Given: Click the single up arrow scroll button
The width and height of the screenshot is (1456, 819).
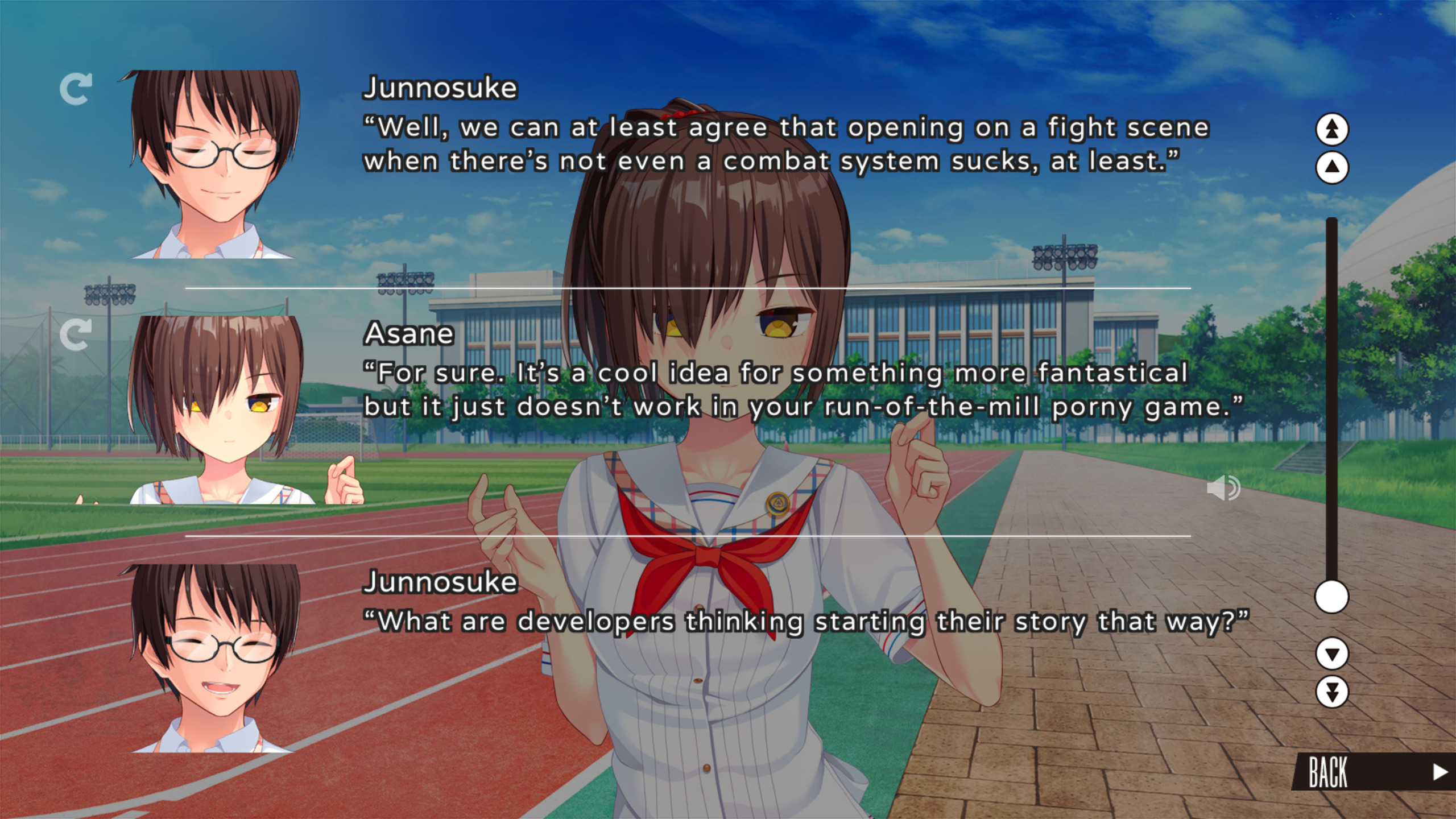Looking at the screenshot, I should [1331, 168].
